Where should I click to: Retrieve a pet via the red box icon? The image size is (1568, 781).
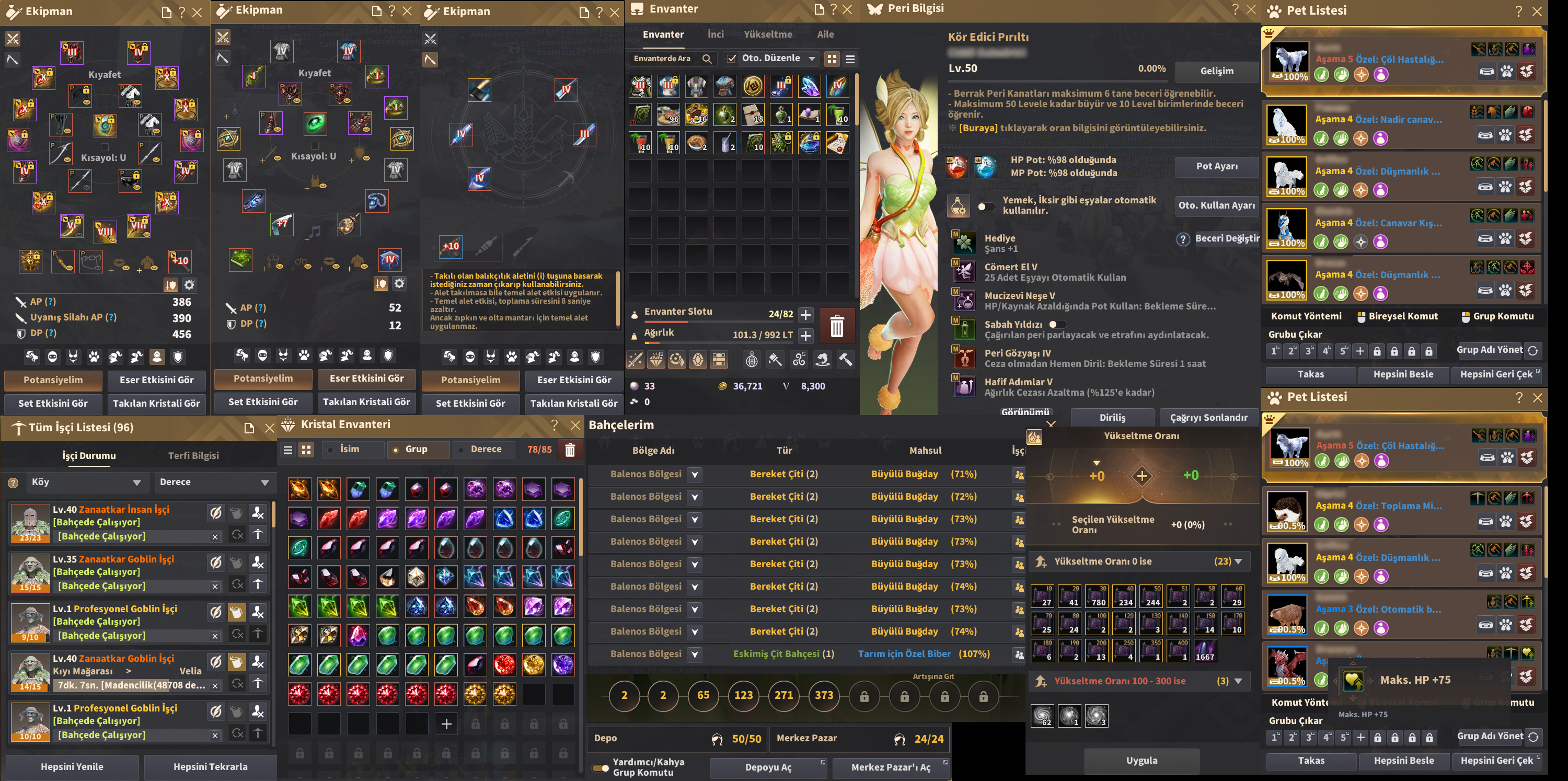click(1527, 71)
